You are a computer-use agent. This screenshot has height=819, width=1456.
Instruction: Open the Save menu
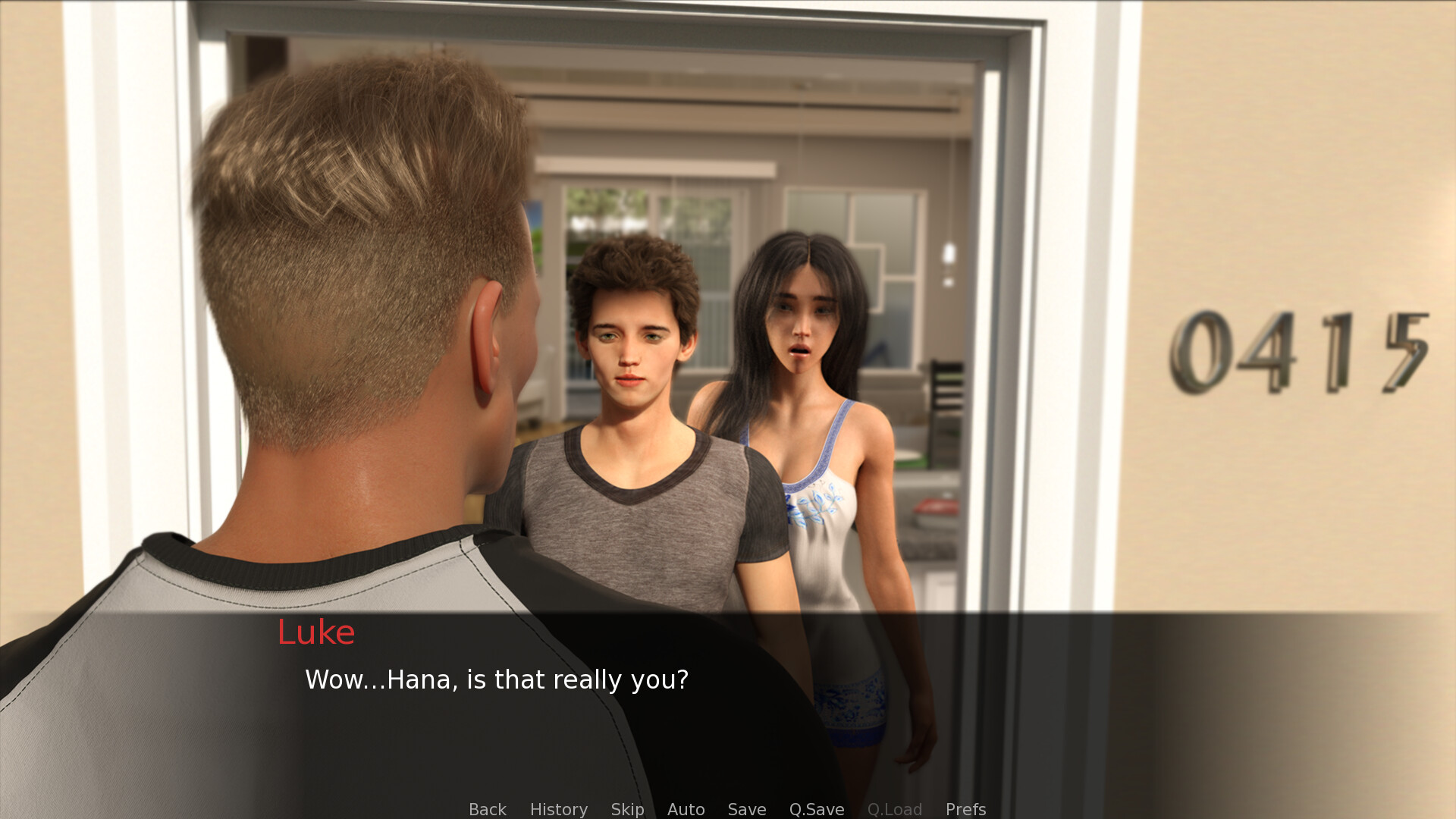click(746, 809)
